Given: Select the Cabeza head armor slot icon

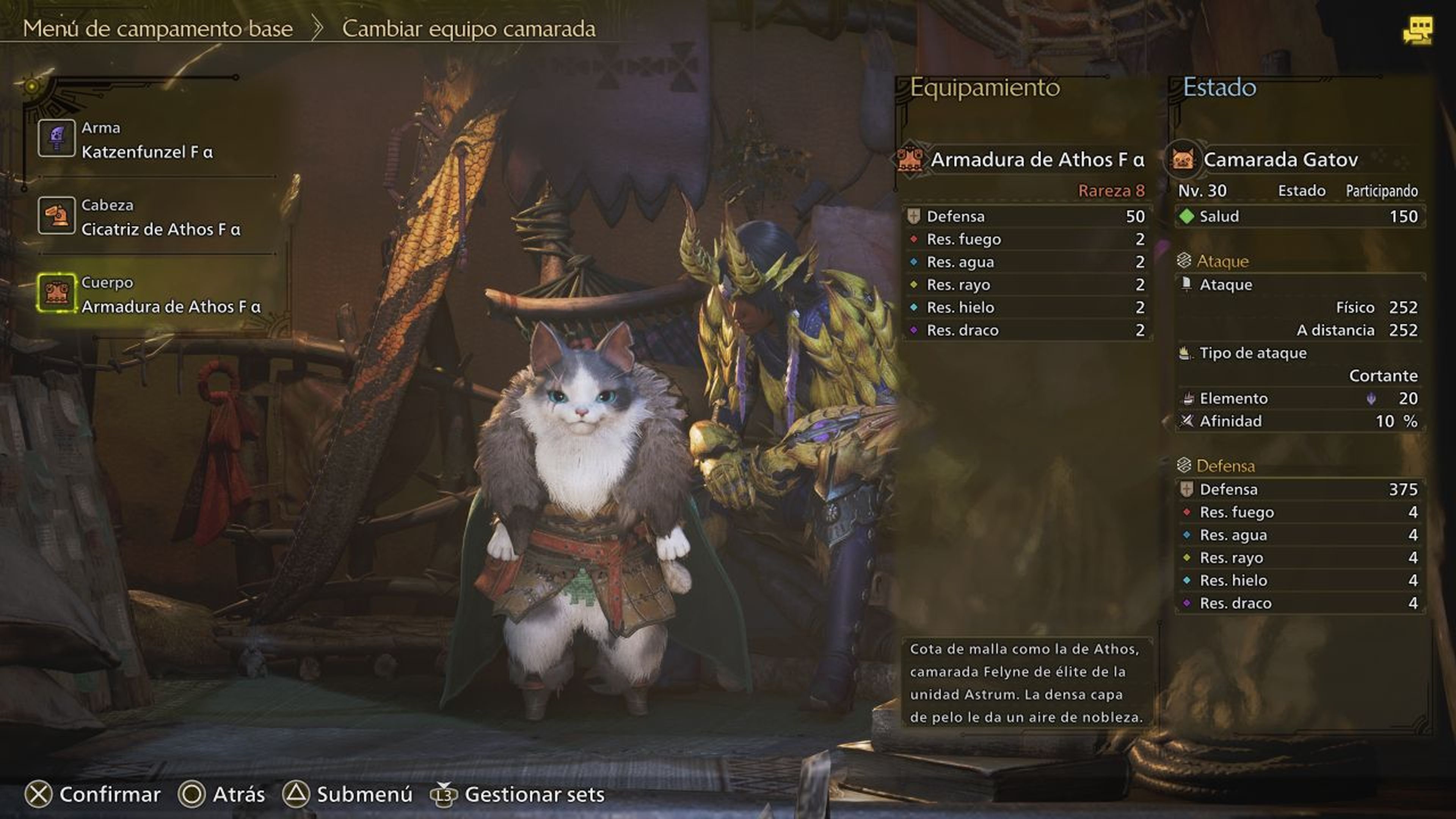Looking at the screenshot, I should [x=56, y=215].
